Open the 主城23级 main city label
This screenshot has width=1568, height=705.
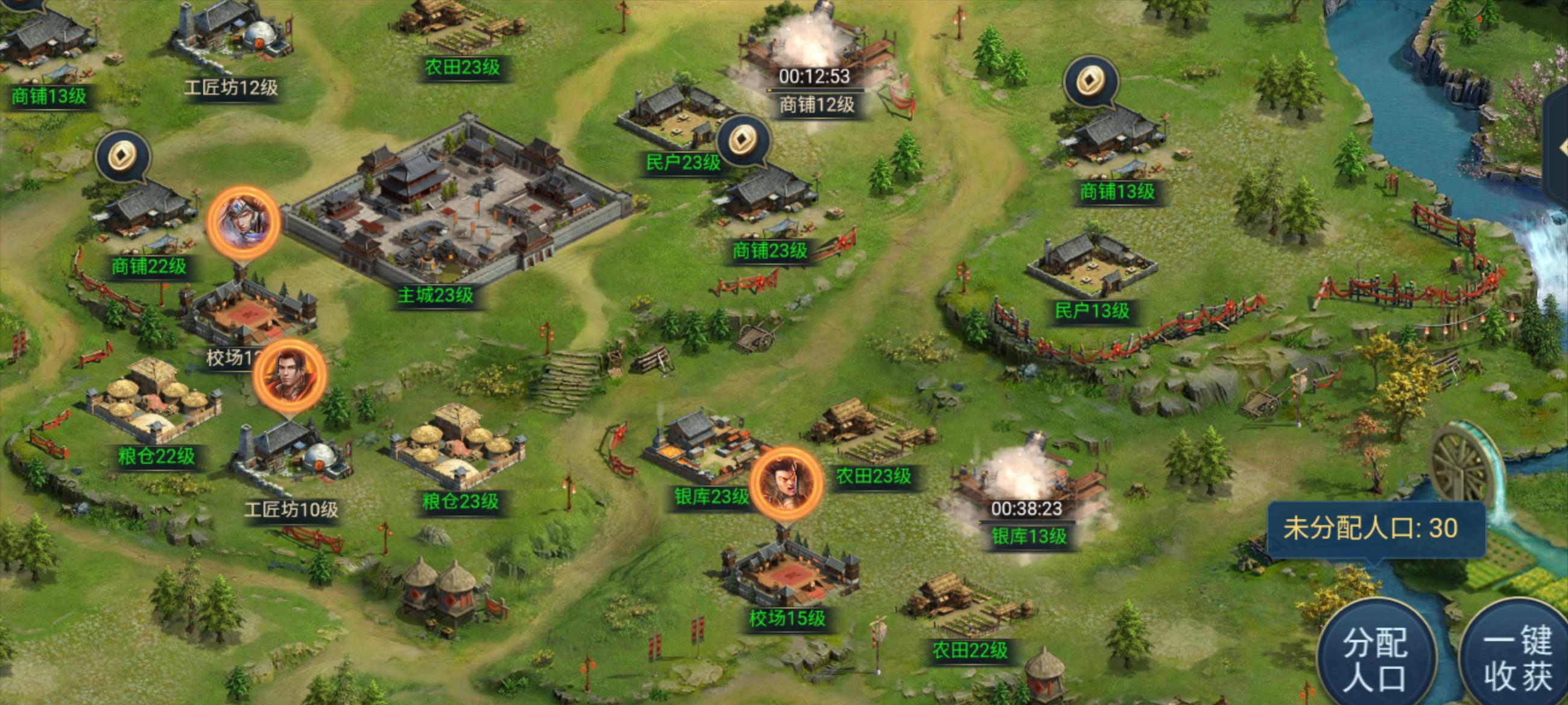coord(435,296)
